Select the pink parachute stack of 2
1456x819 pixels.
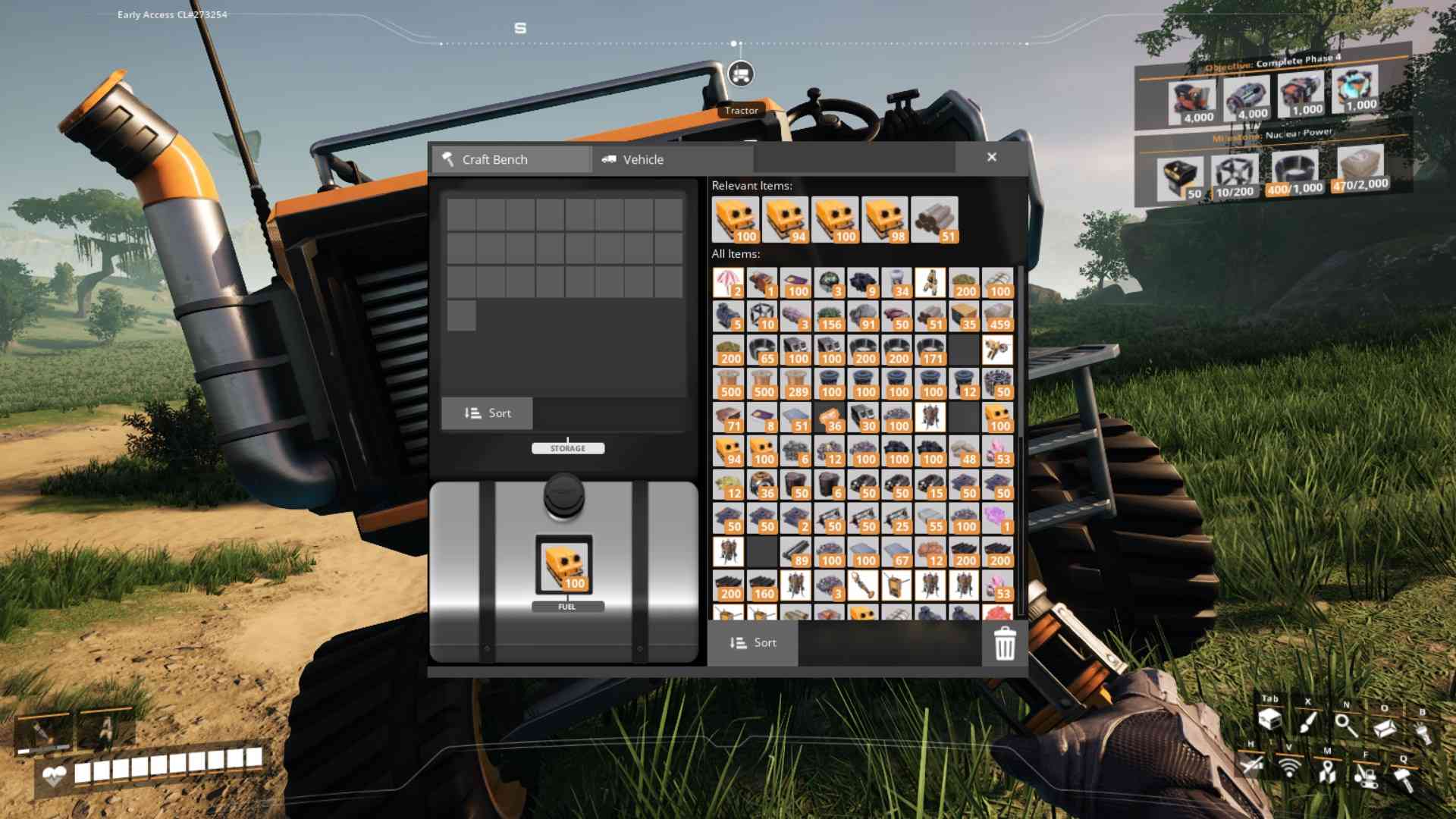coord(728,283)
